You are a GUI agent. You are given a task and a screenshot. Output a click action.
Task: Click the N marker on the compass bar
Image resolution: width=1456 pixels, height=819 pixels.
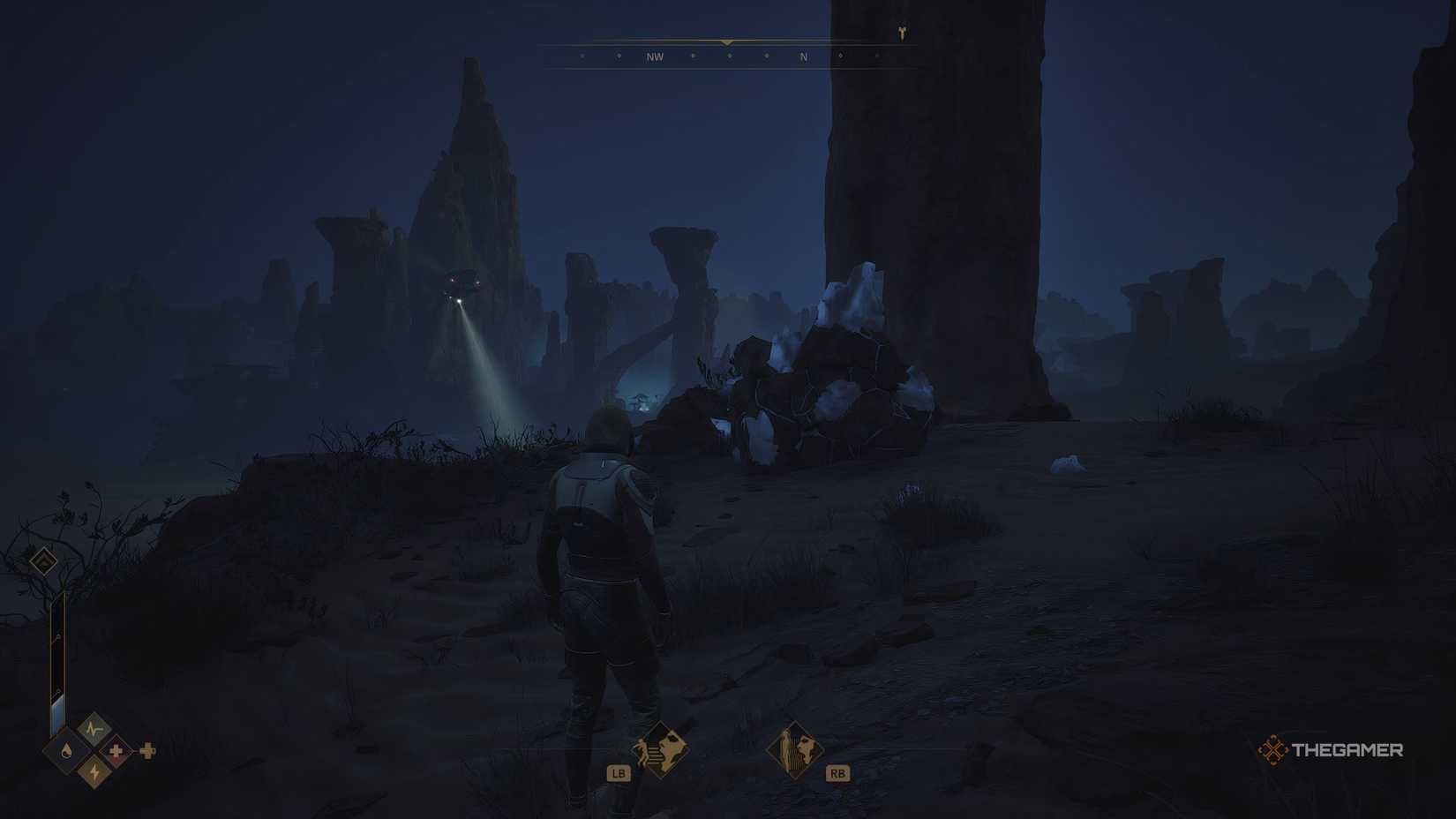803,56
